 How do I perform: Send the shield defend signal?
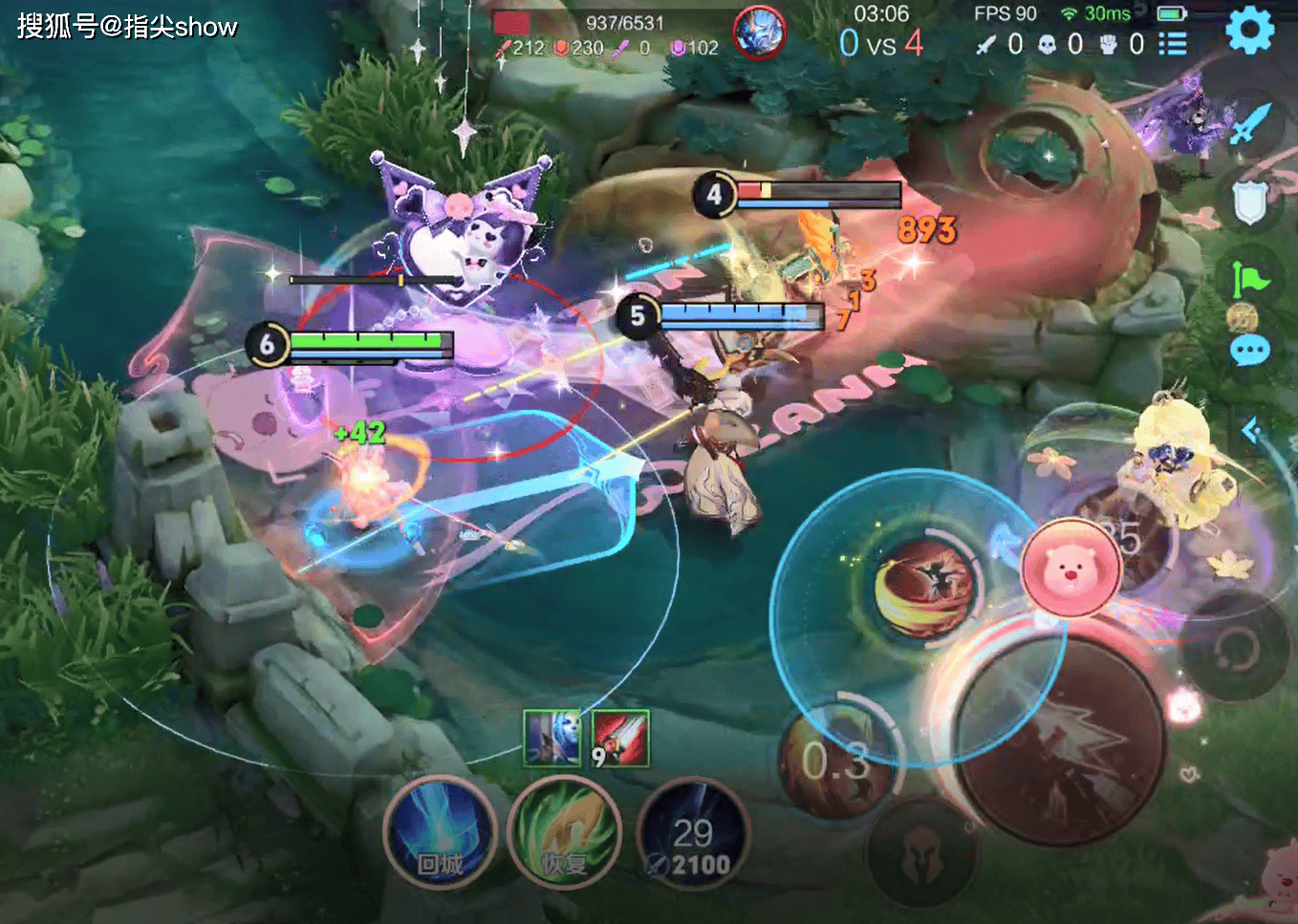[1249, 202]
